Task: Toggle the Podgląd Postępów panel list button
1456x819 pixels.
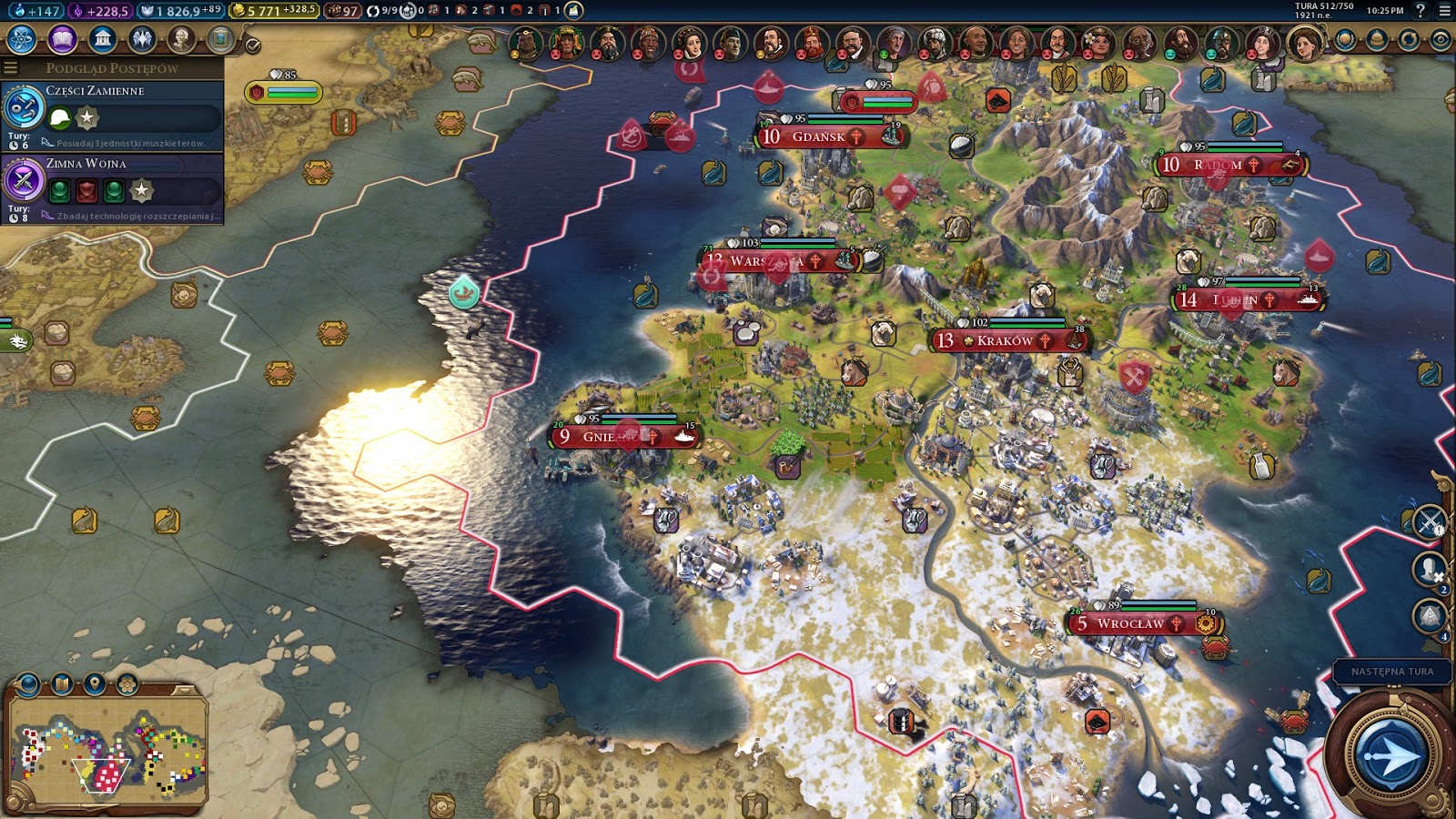Action: tap(11, 67)
